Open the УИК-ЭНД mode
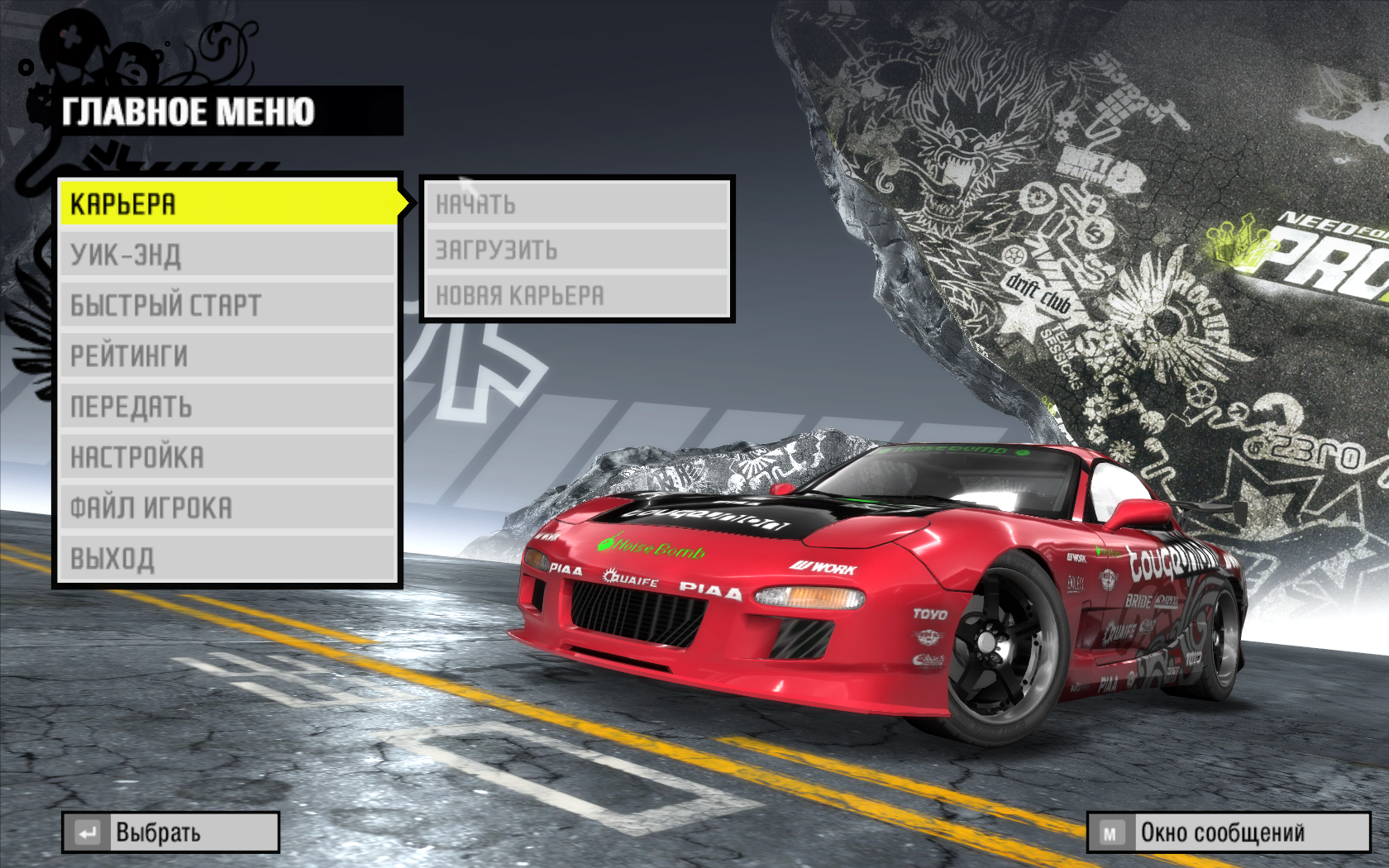Viewport: 1389px width, 868px height. point(227,255)
